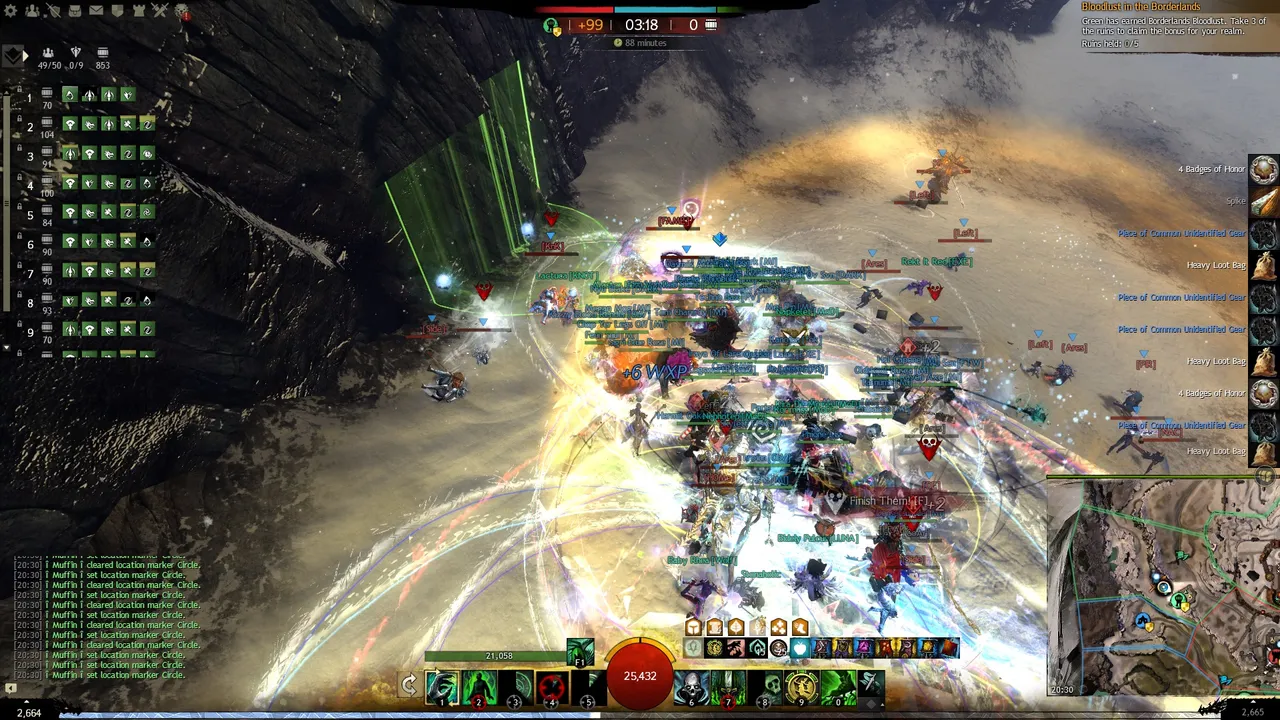Open the flashing achievement notification menu item
This screenshot has width=1280, height=720.
(x=183, y=11)
